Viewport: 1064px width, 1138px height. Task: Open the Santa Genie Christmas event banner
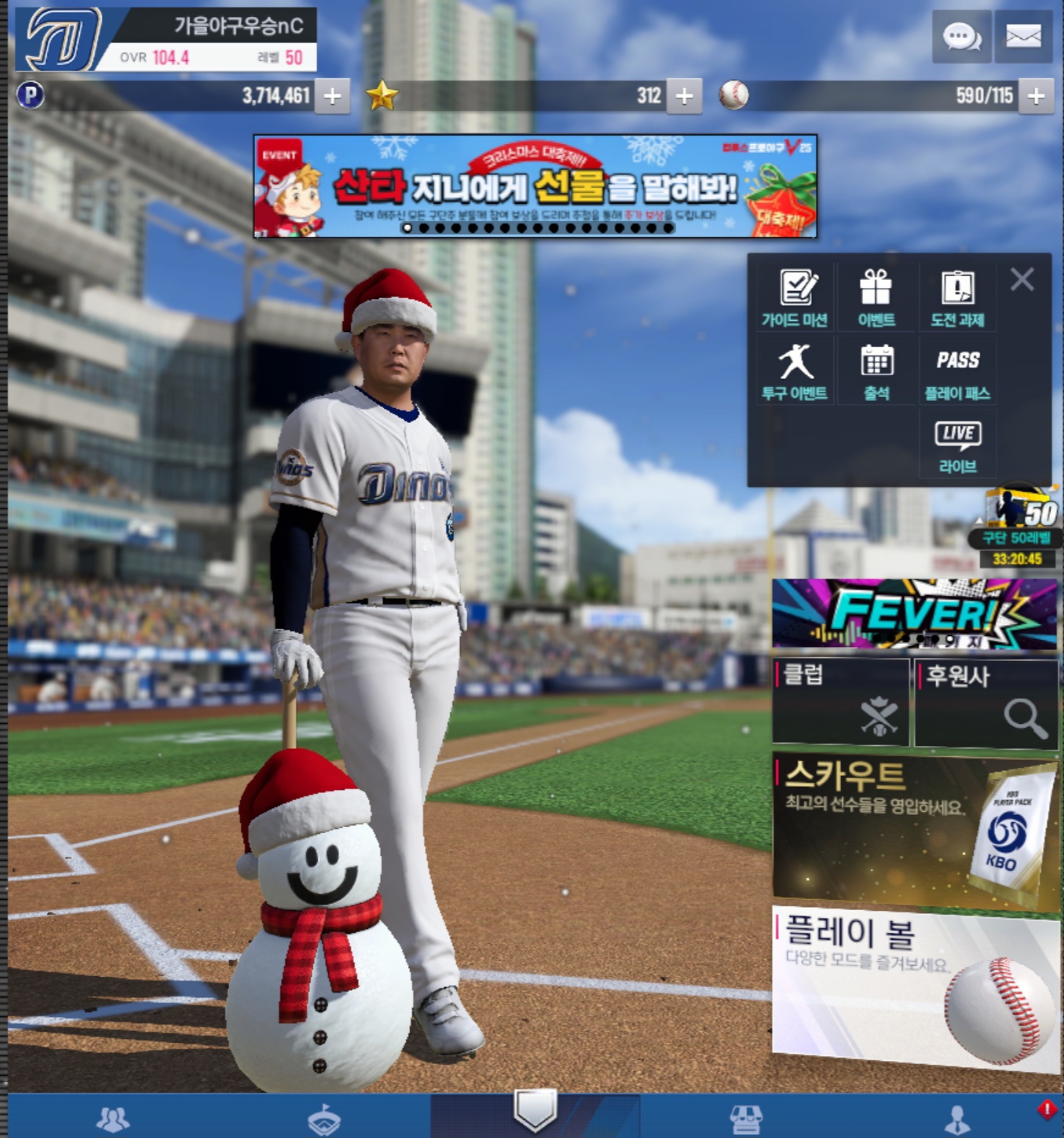tap(535, 186)
